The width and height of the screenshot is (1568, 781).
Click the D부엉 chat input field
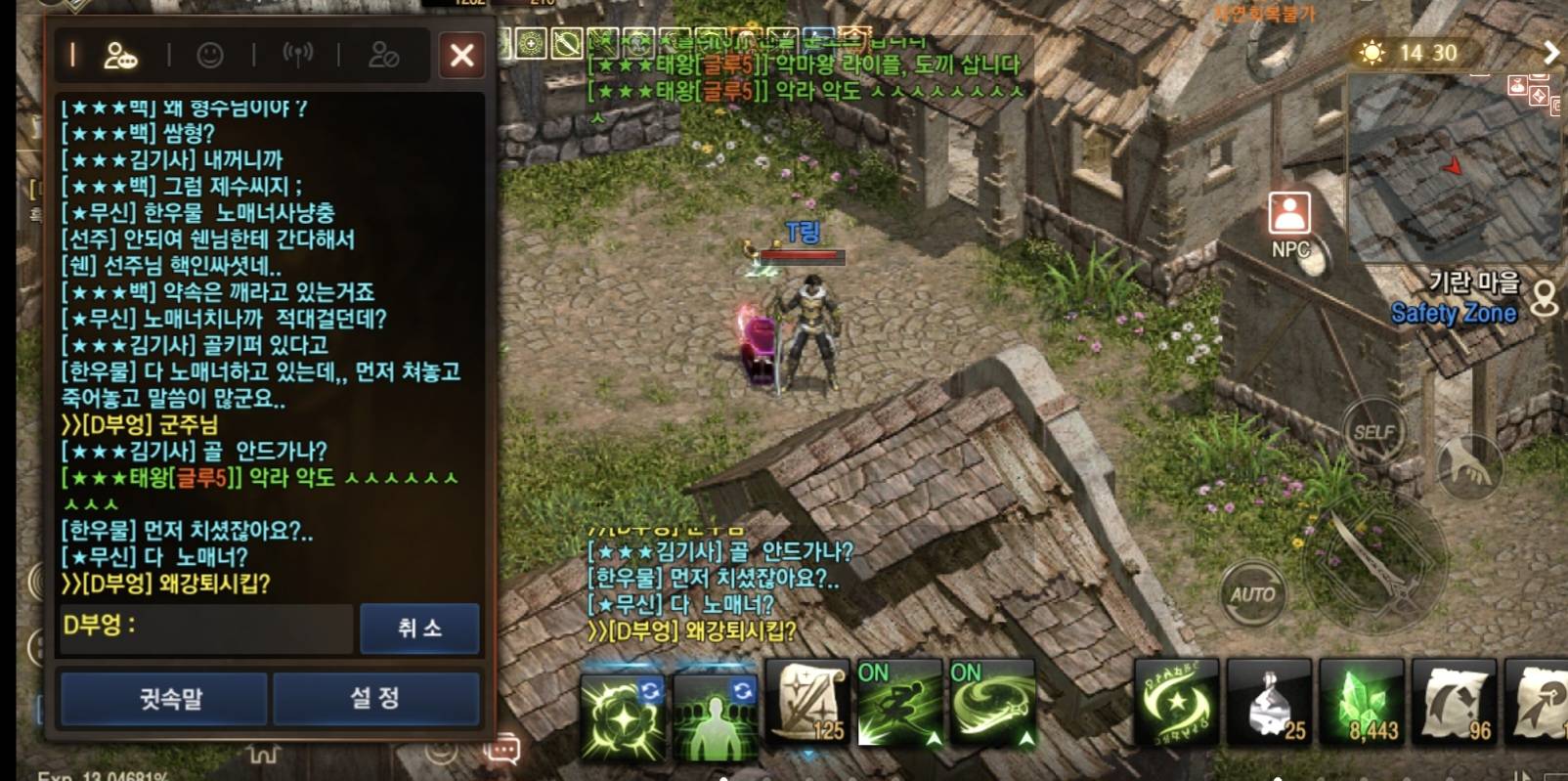coord(205,629)
